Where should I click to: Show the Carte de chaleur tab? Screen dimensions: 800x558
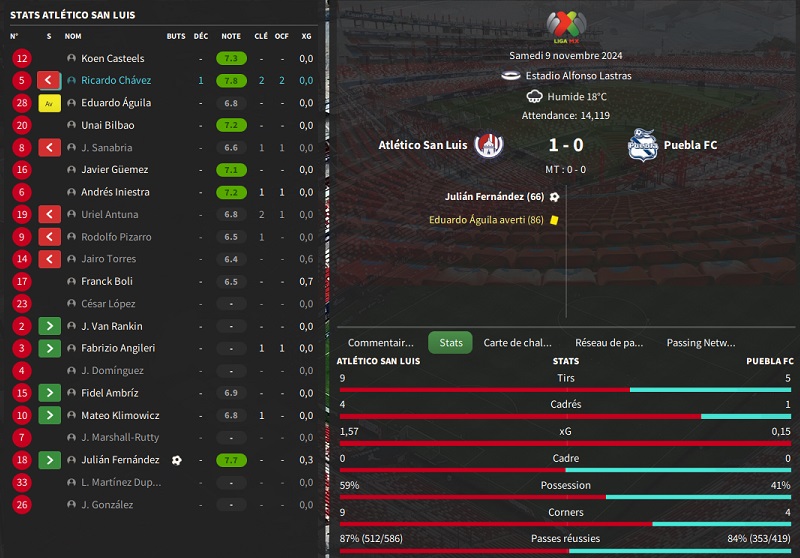click(x=517, y=343)
